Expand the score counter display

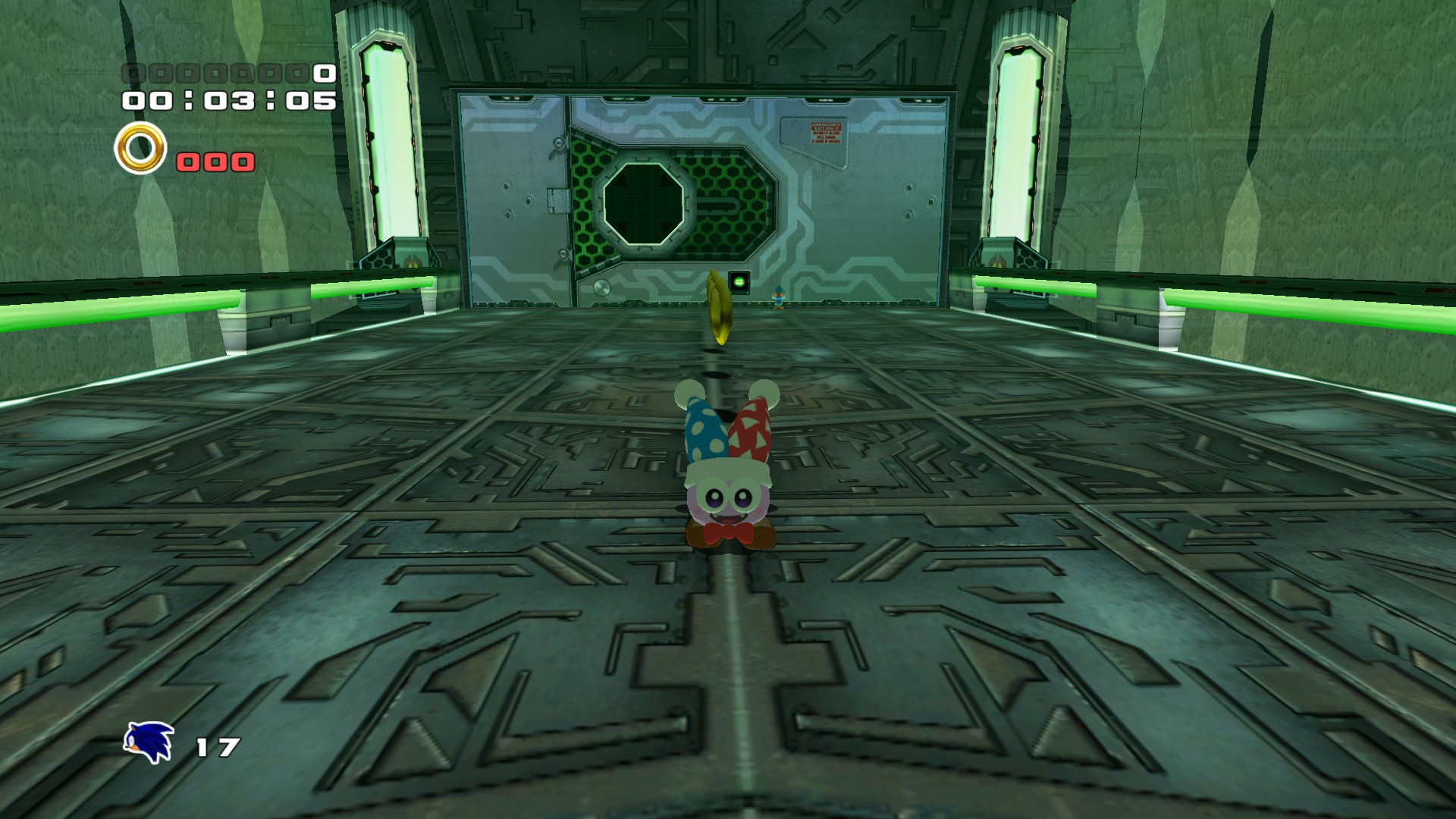pyautogui.click(x=227, y=74)
